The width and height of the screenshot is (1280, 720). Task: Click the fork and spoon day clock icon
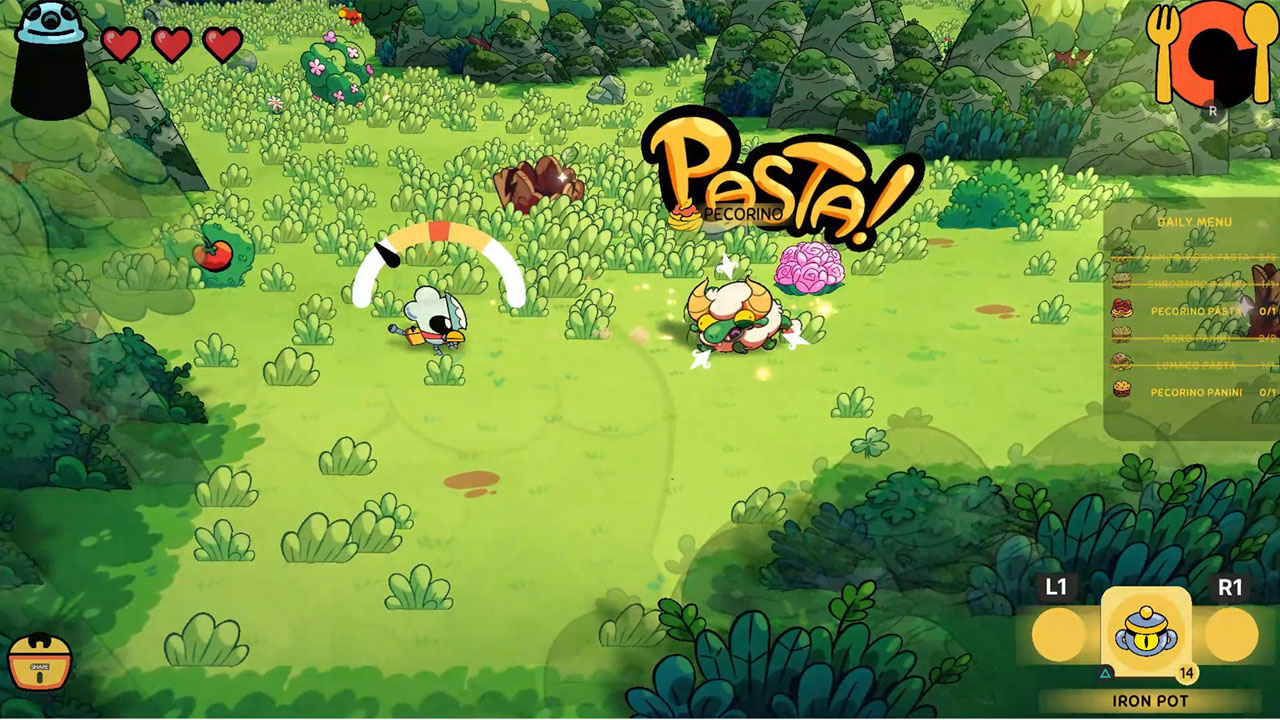point(1213,55)
